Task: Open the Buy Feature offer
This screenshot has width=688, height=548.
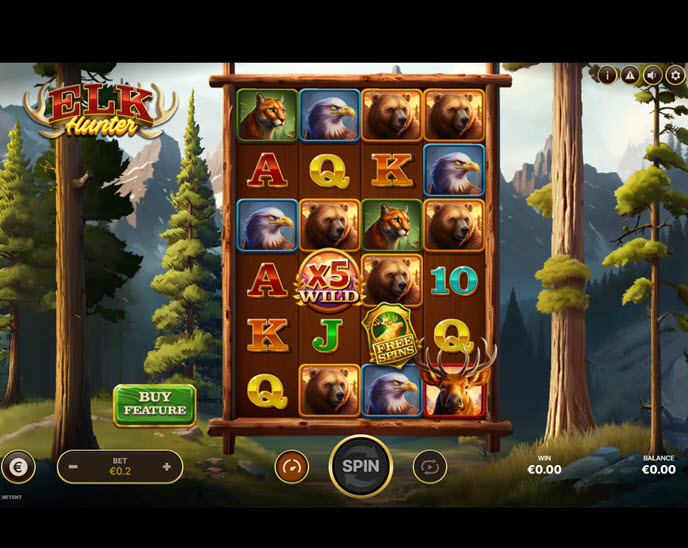Action: point(154,404)
